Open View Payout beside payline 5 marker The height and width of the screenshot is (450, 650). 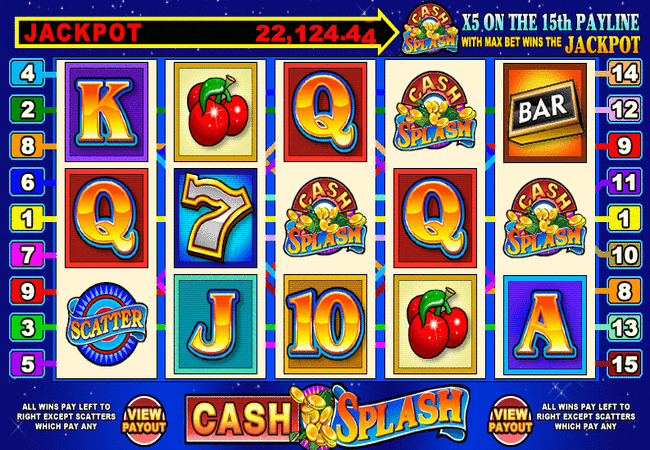coord(147,416)
